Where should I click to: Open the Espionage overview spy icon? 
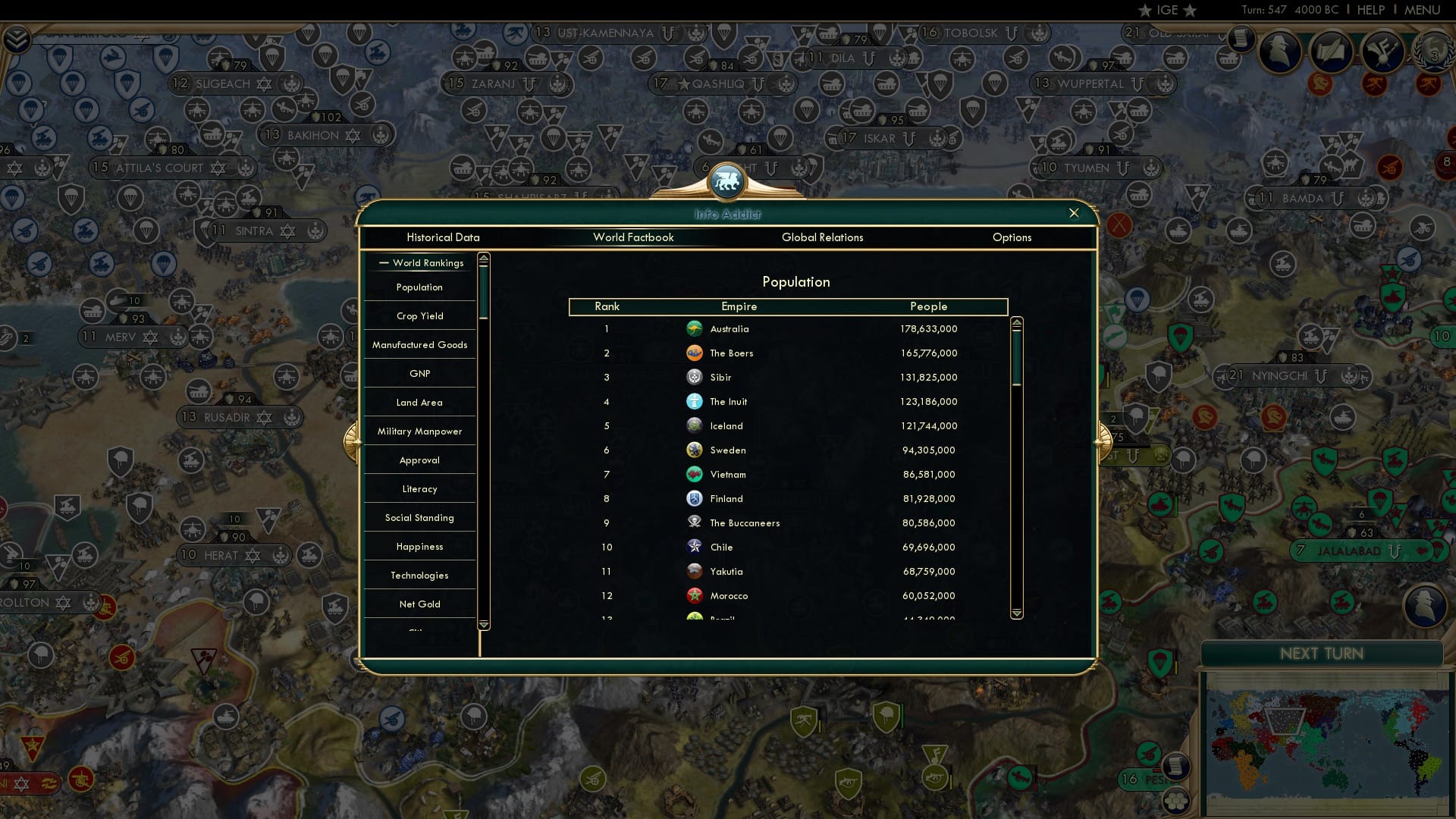[1279, 52]
